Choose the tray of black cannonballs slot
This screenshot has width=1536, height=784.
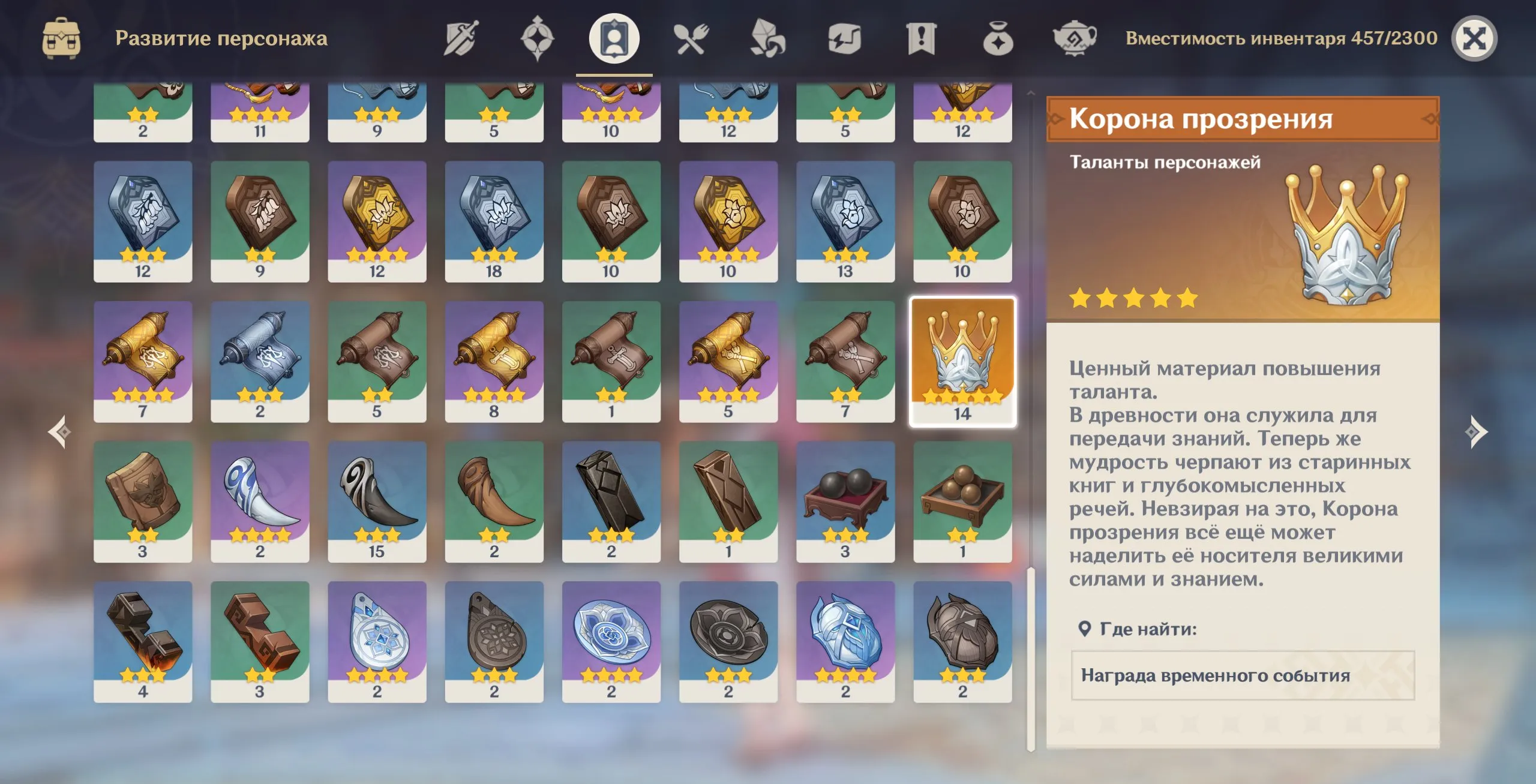pos(845,501)
